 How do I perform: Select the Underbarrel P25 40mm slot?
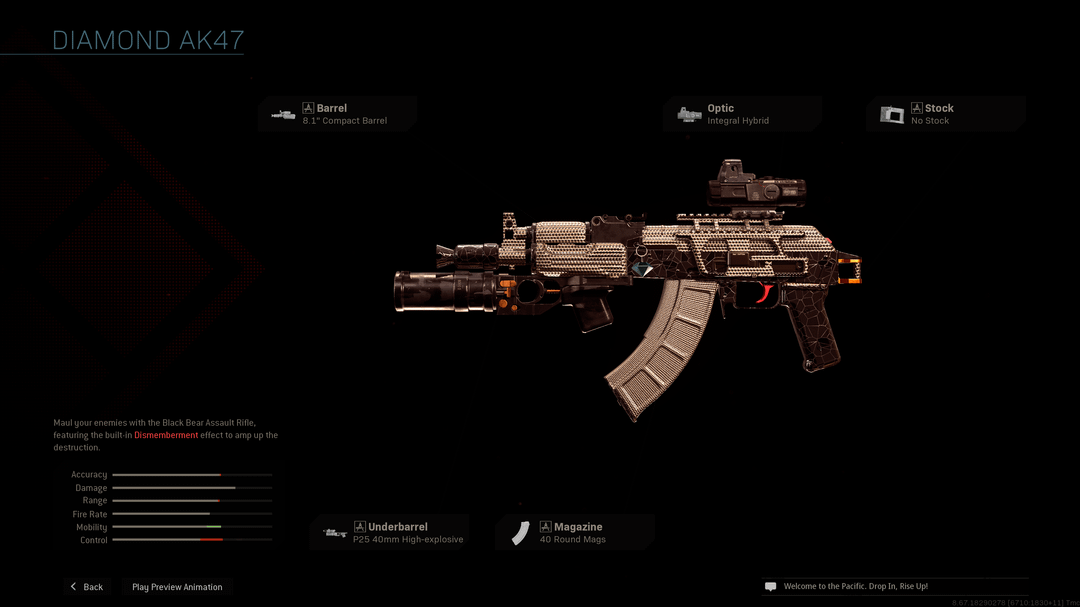(389, 533)
